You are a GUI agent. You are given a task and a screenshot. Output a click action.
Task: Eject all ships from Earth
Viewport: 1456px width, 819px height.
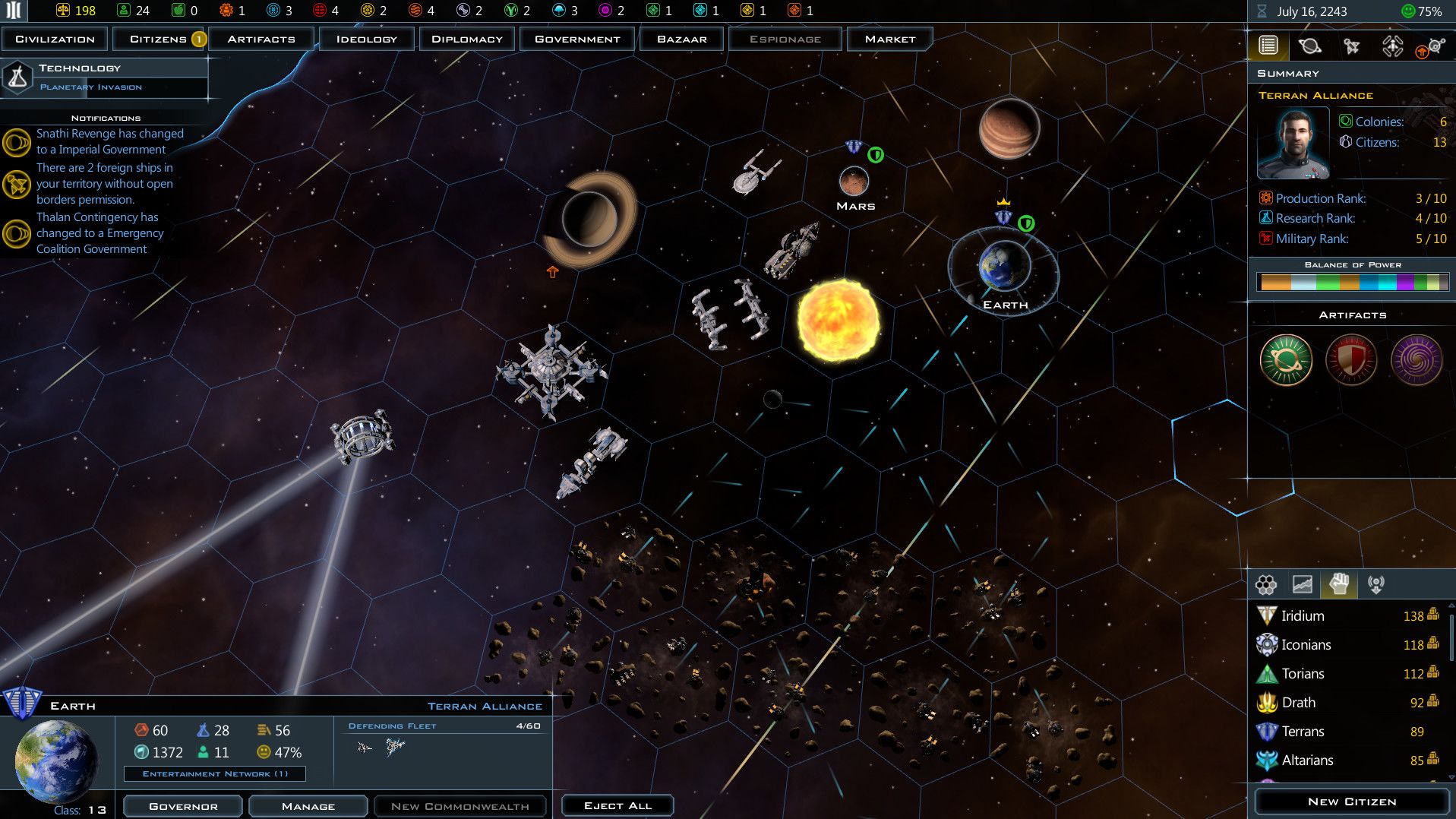point(617,805)
